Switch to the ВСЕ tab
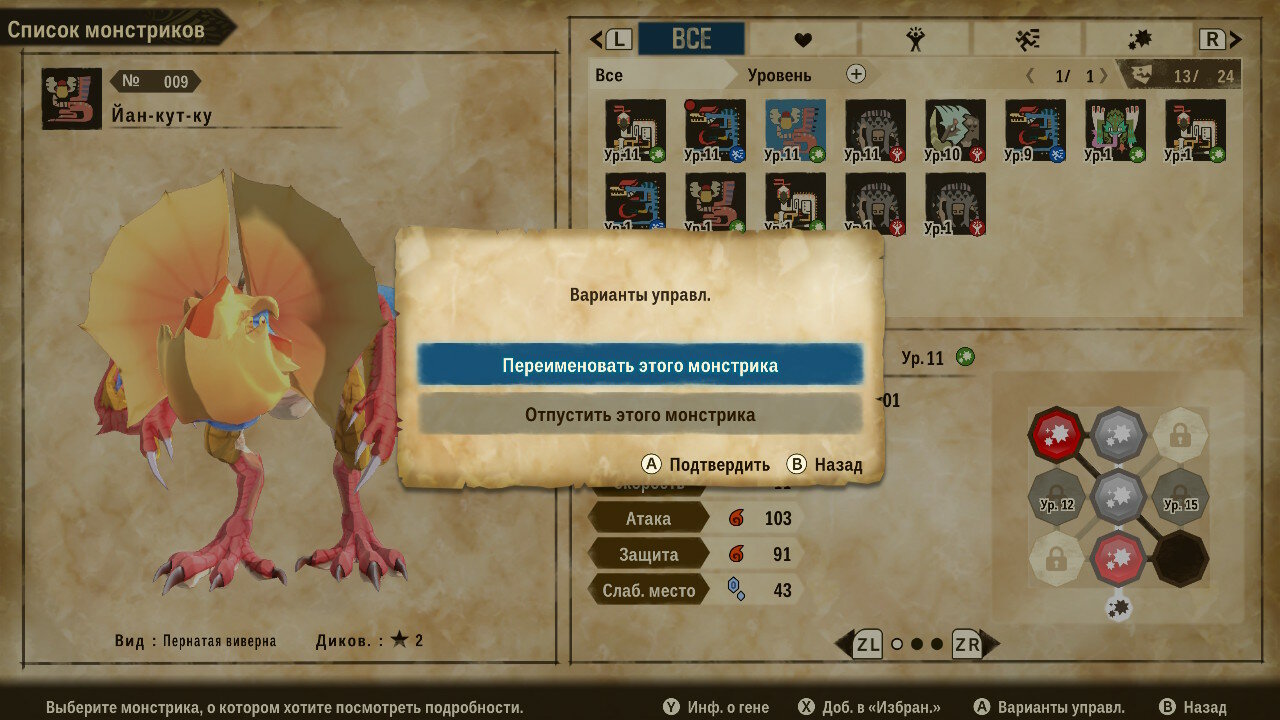 (691, 39)
